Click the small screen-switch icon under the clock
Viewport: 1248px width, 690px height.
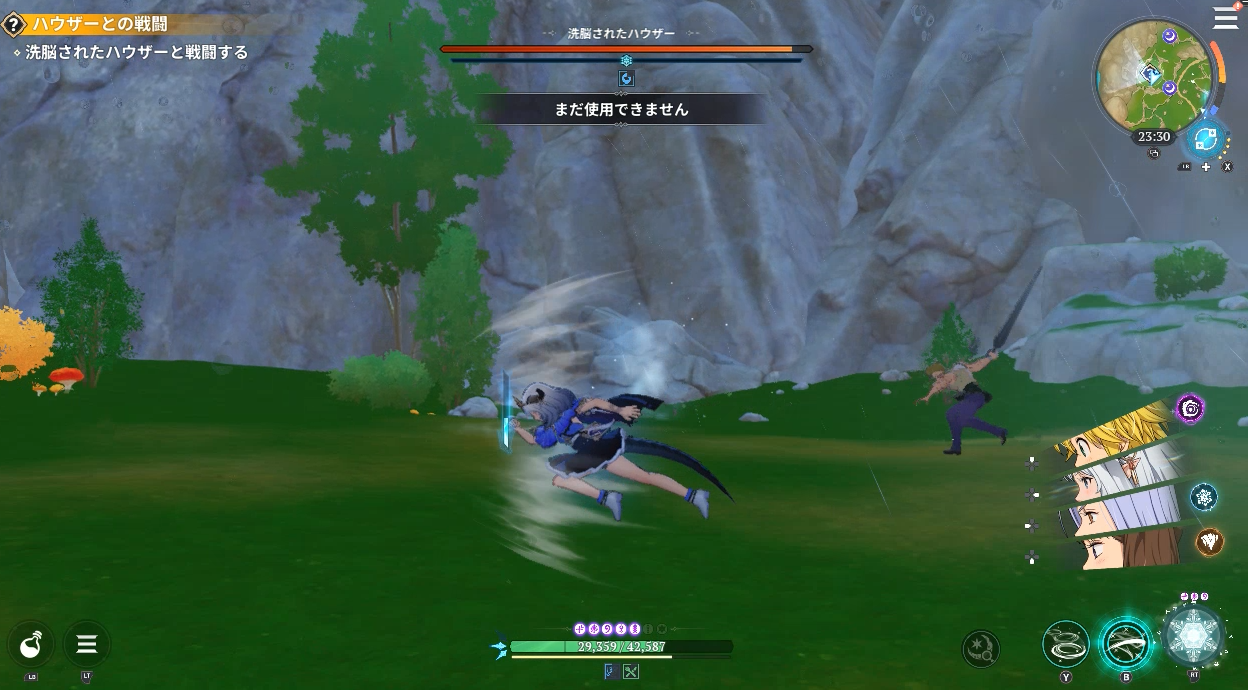[x=1153, y=154]
